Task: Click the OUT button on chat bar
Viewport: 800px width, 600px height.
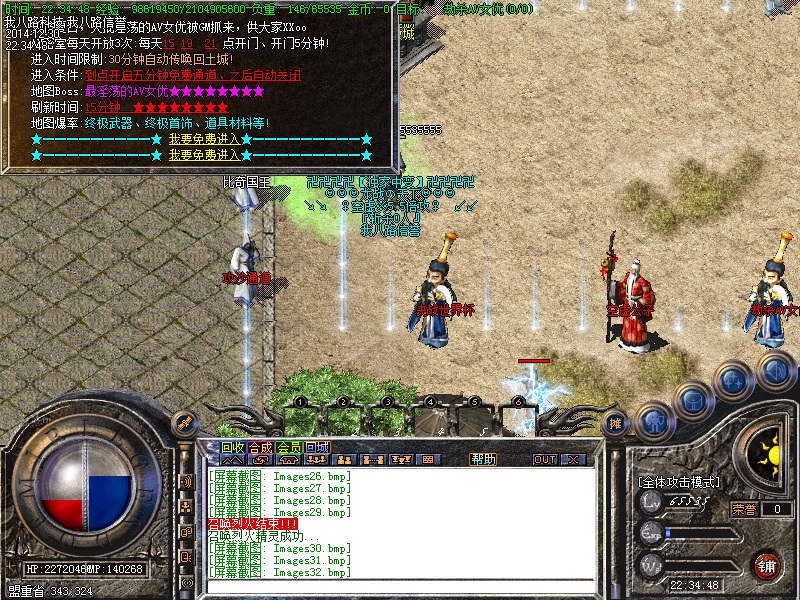Action: 545,459
